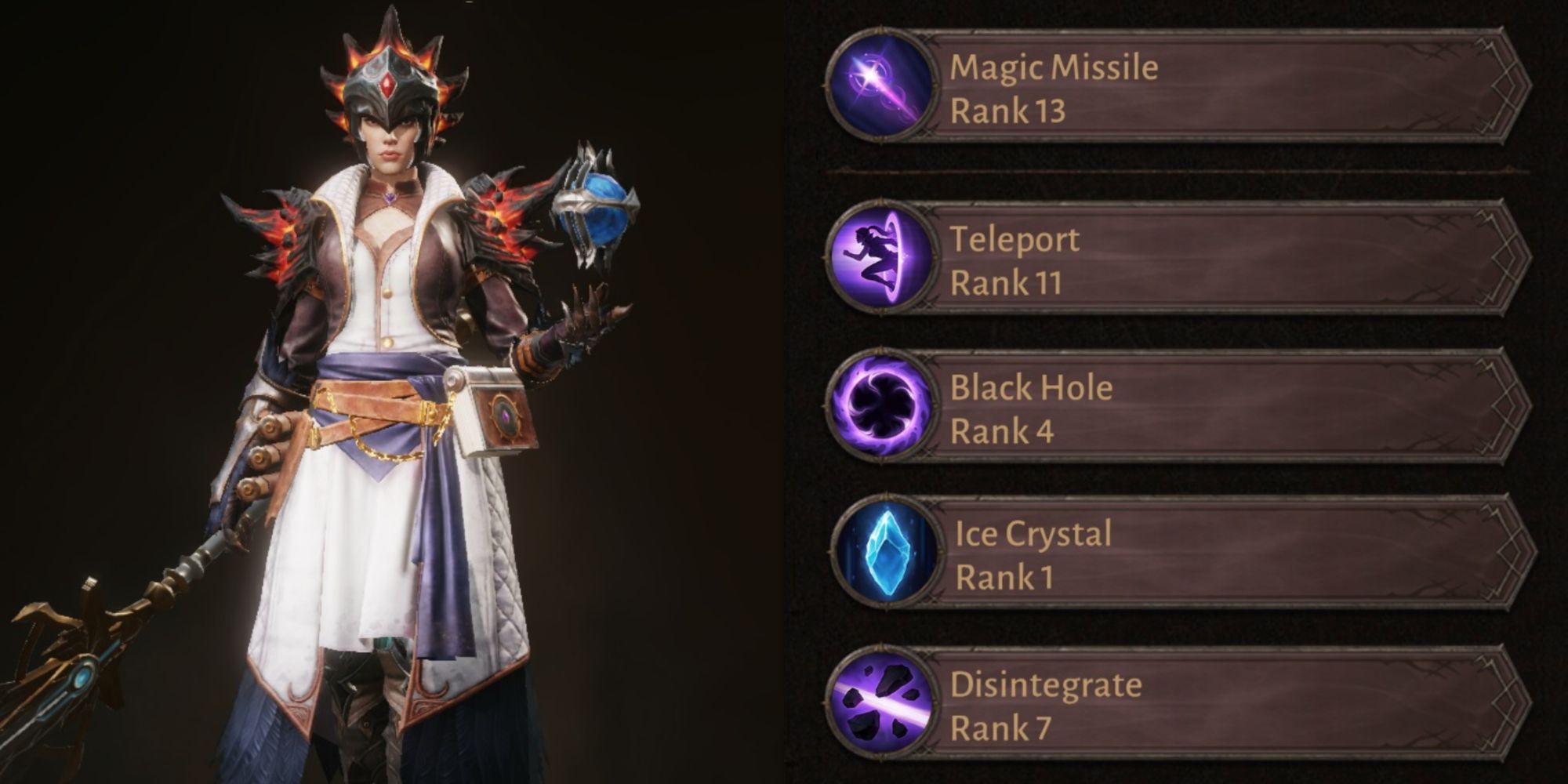Click the Magic Missile purple star icon
This screenshot has height=784, width=1568.
click(x=881, y=85)
